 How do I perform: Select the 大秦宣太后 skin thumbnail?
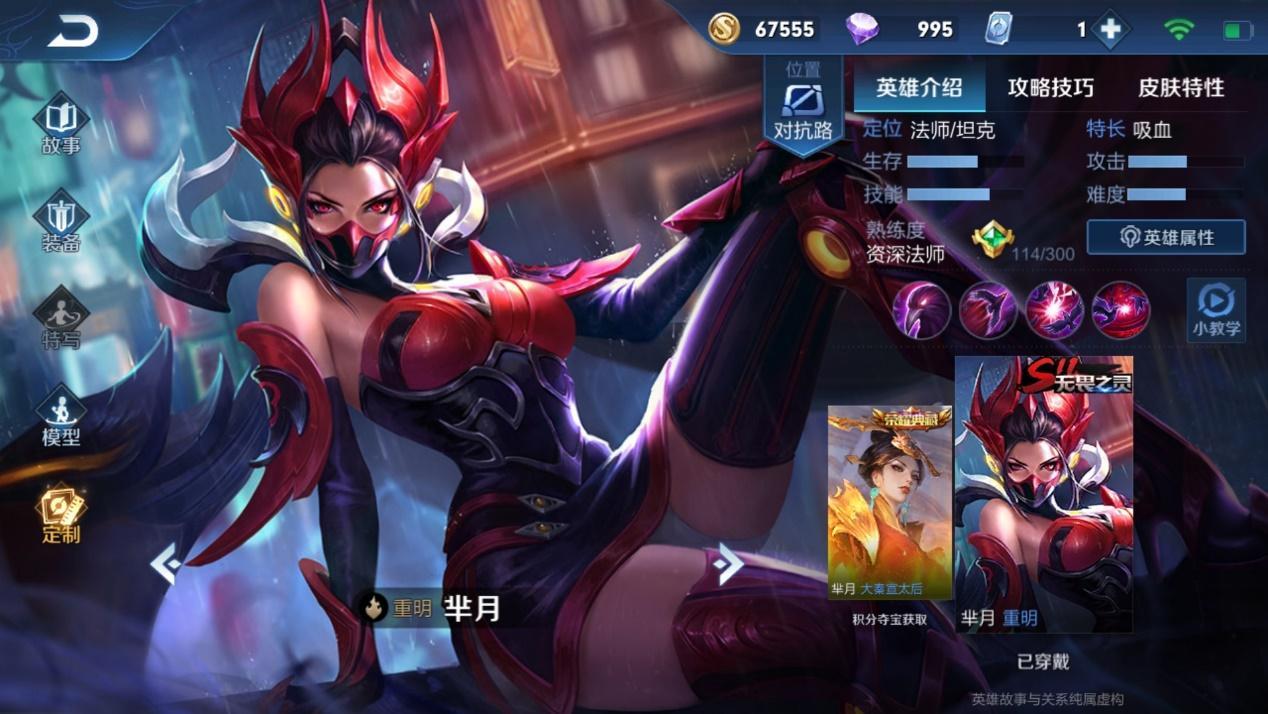pyautogui.click(x=889, y=503)
